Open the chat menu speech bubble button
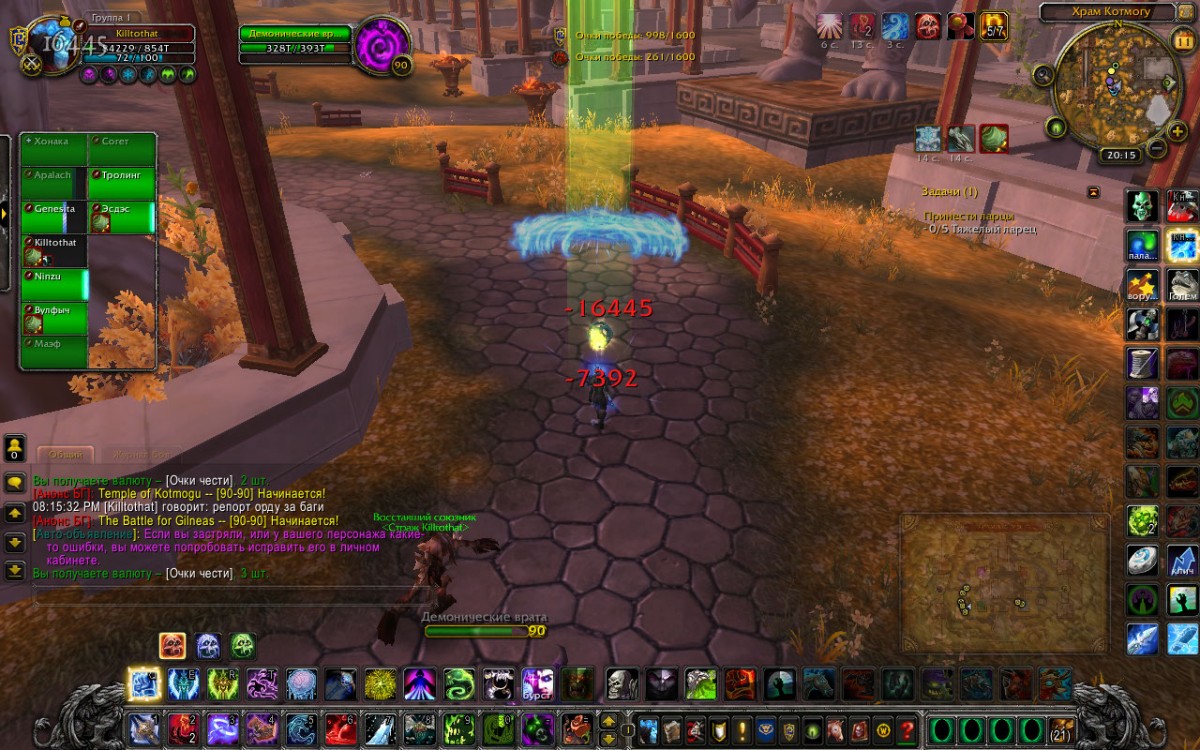Image resolution: width=1200 pixels, height=750 pixels. tap(15, 482)
